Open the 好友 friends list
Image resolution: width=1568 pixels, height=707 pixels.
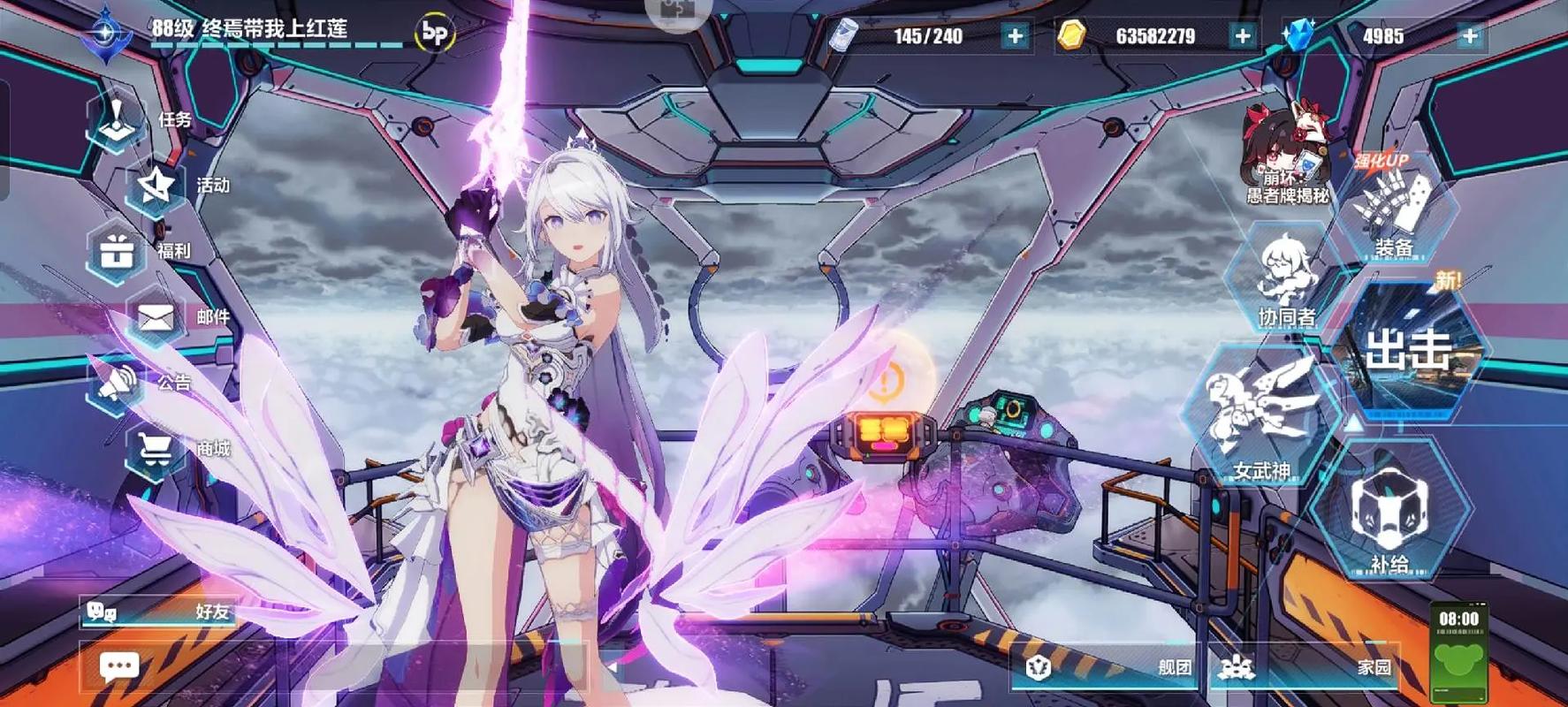click(159, 611)
